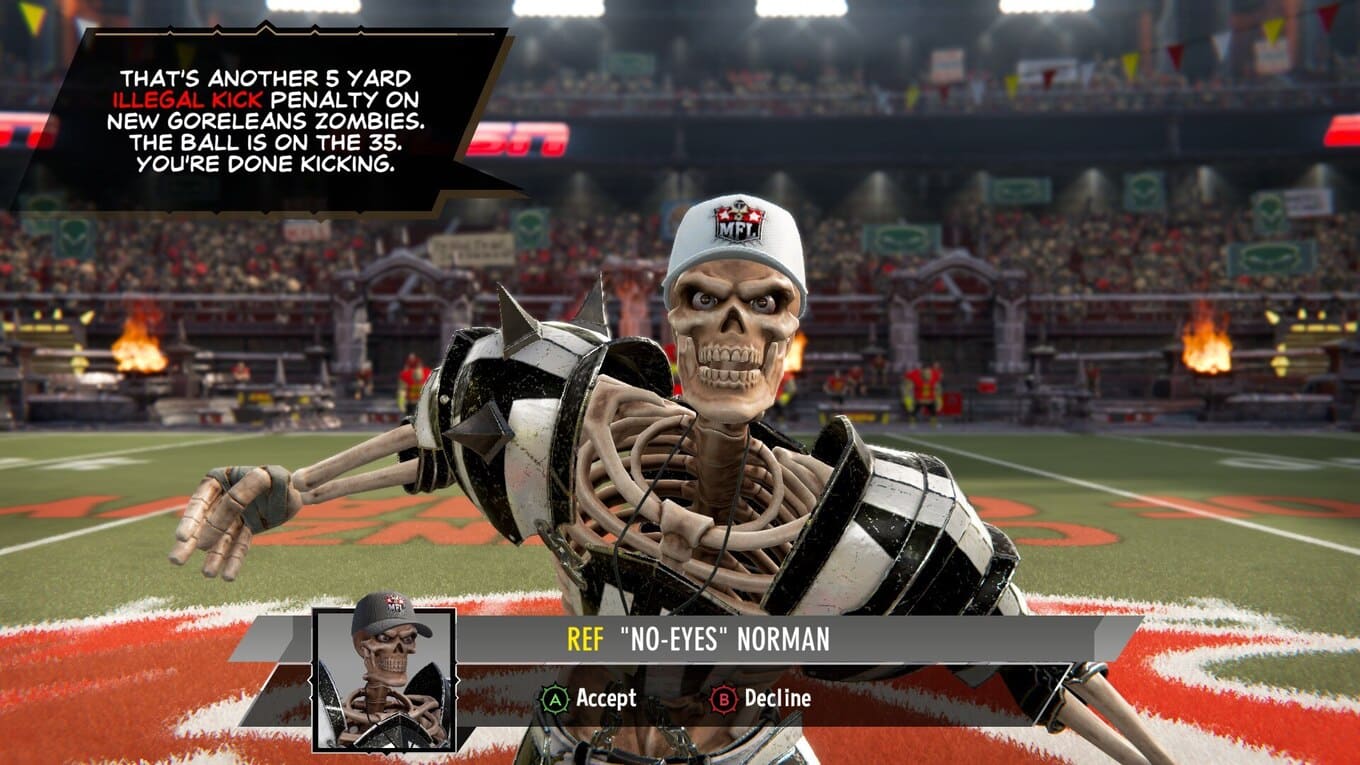1360x765 pixels.
Task: Accept the illegal kick penalty
Action: pos(589,698)
